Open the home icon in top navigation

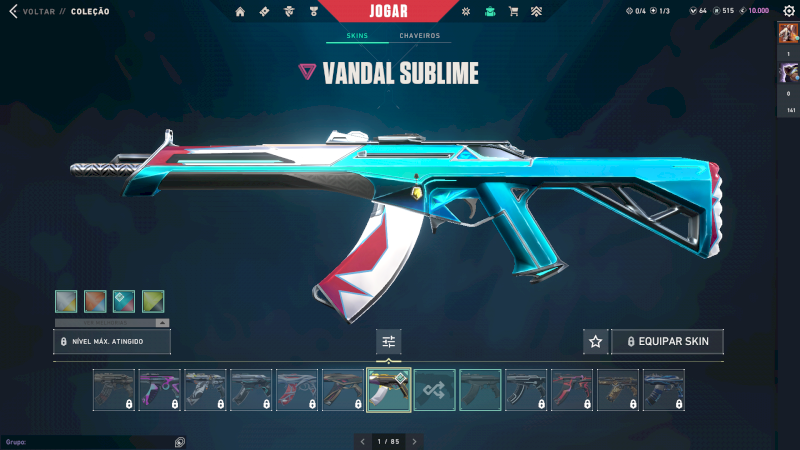point(240,12)
